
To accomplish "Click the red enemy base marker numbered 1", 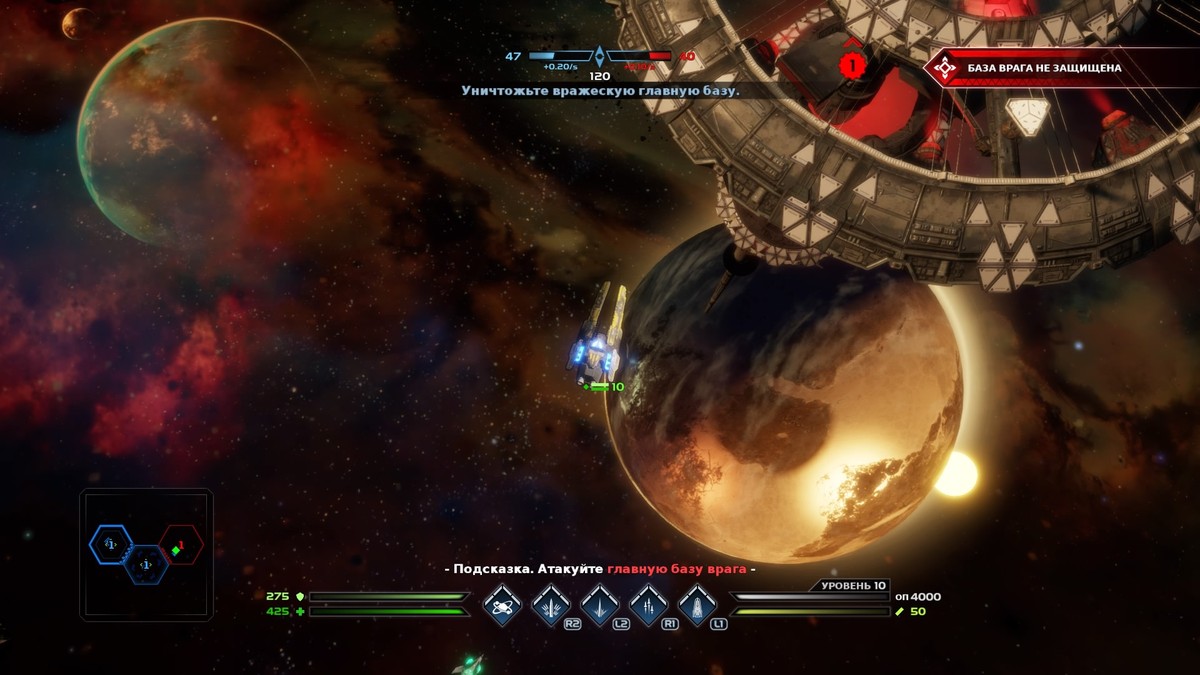I will pos(851,65).
